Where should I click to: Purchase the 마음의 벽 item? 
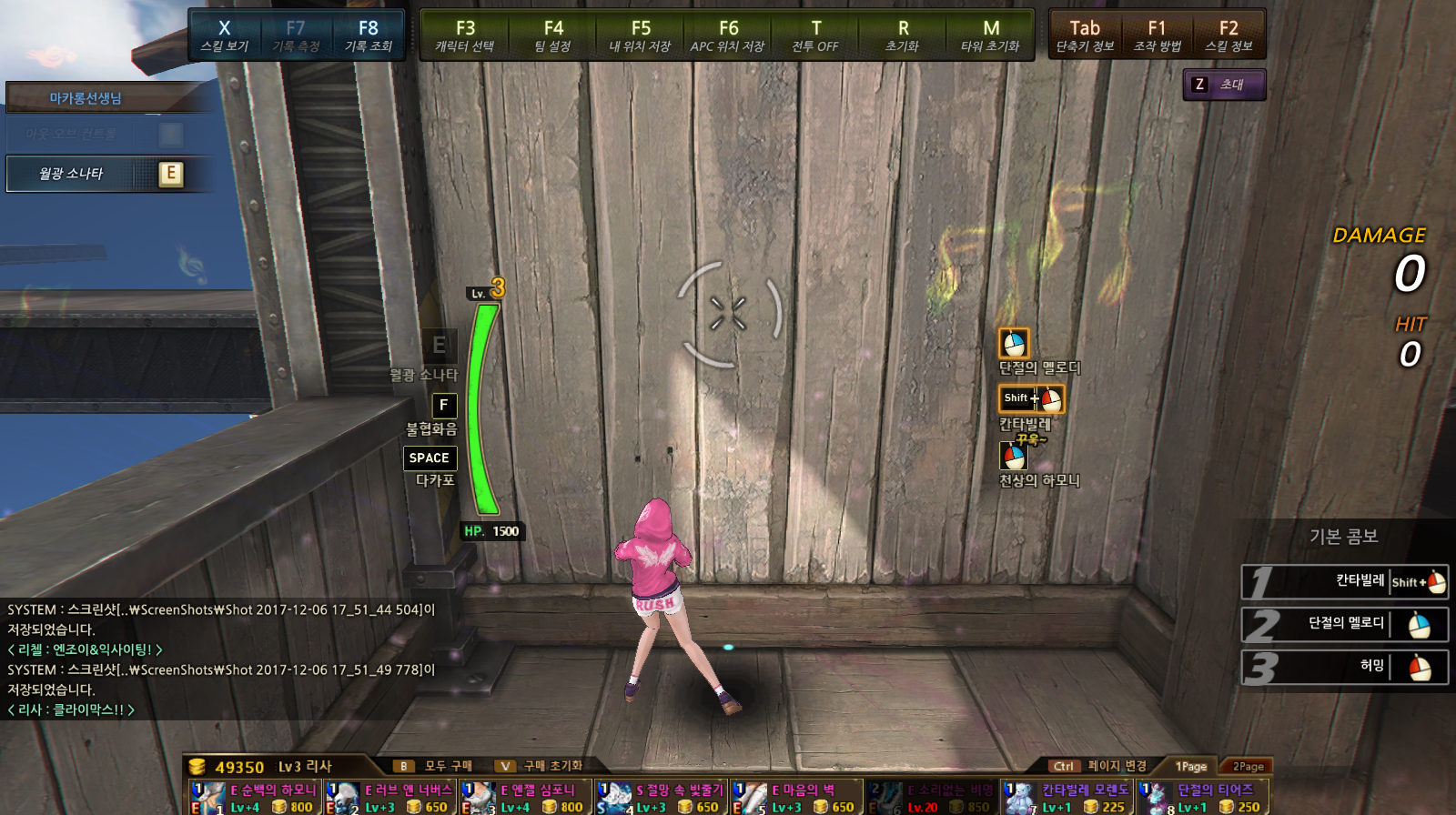point(797,798)
